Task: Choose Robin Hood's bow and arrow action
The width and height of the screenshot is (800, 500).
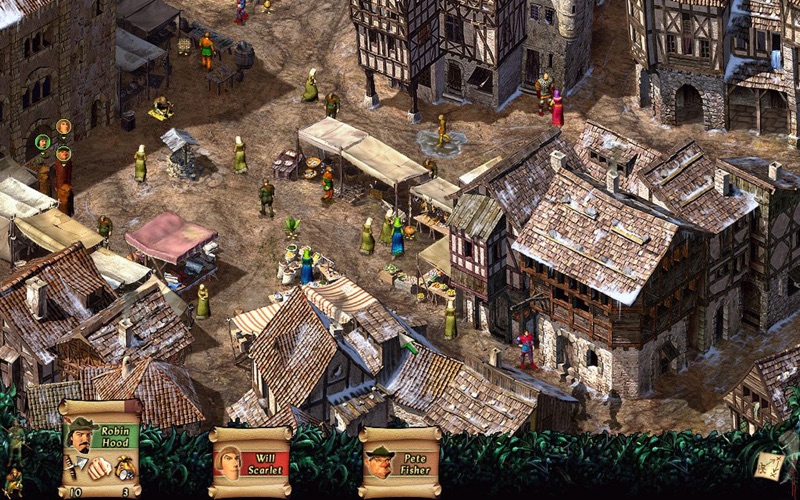Action: click(75, 466)
